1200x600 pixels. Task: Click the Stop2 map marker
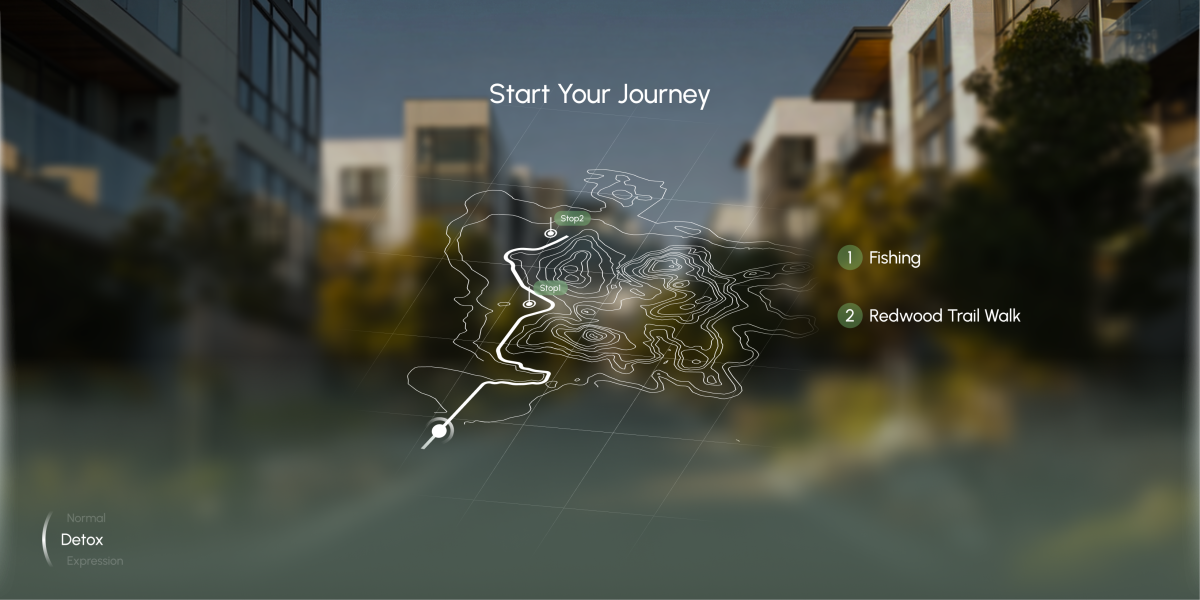click(x=550, y=233)
